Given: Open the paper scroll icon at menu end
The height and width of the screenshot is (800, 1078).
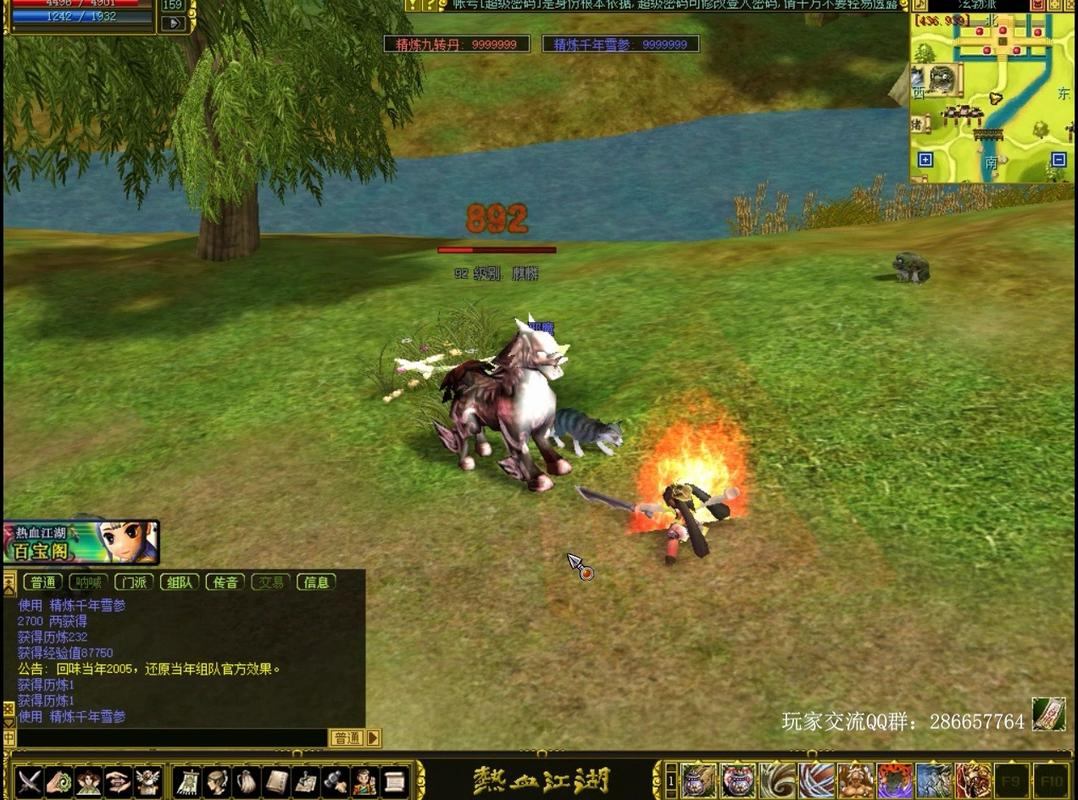Looking at the screenshot, I should click(395, 779).
